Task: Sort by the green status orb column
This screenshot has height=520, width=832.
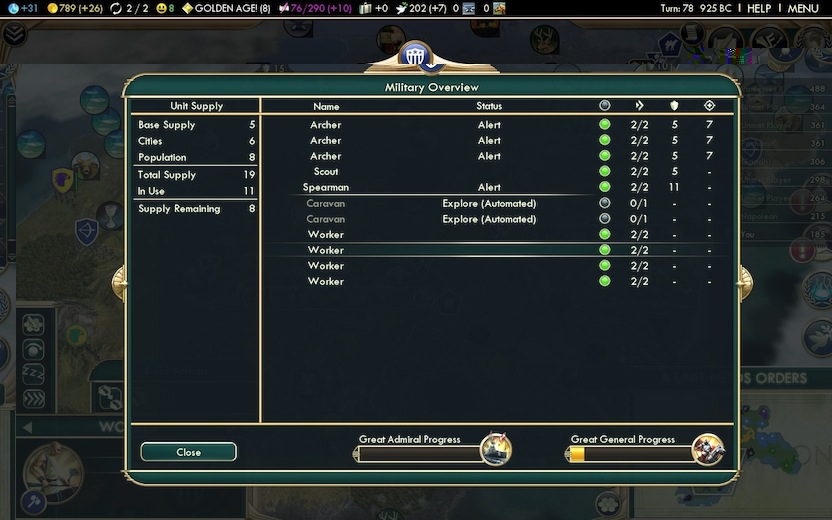Action: pyautogui.click(x=604, y=106)
